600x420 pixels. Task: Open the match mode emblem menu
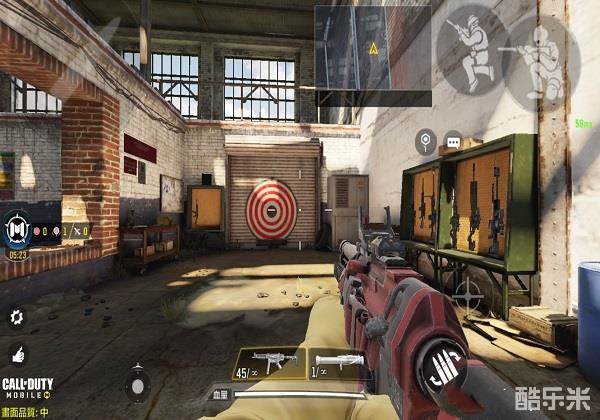[16, 229]
